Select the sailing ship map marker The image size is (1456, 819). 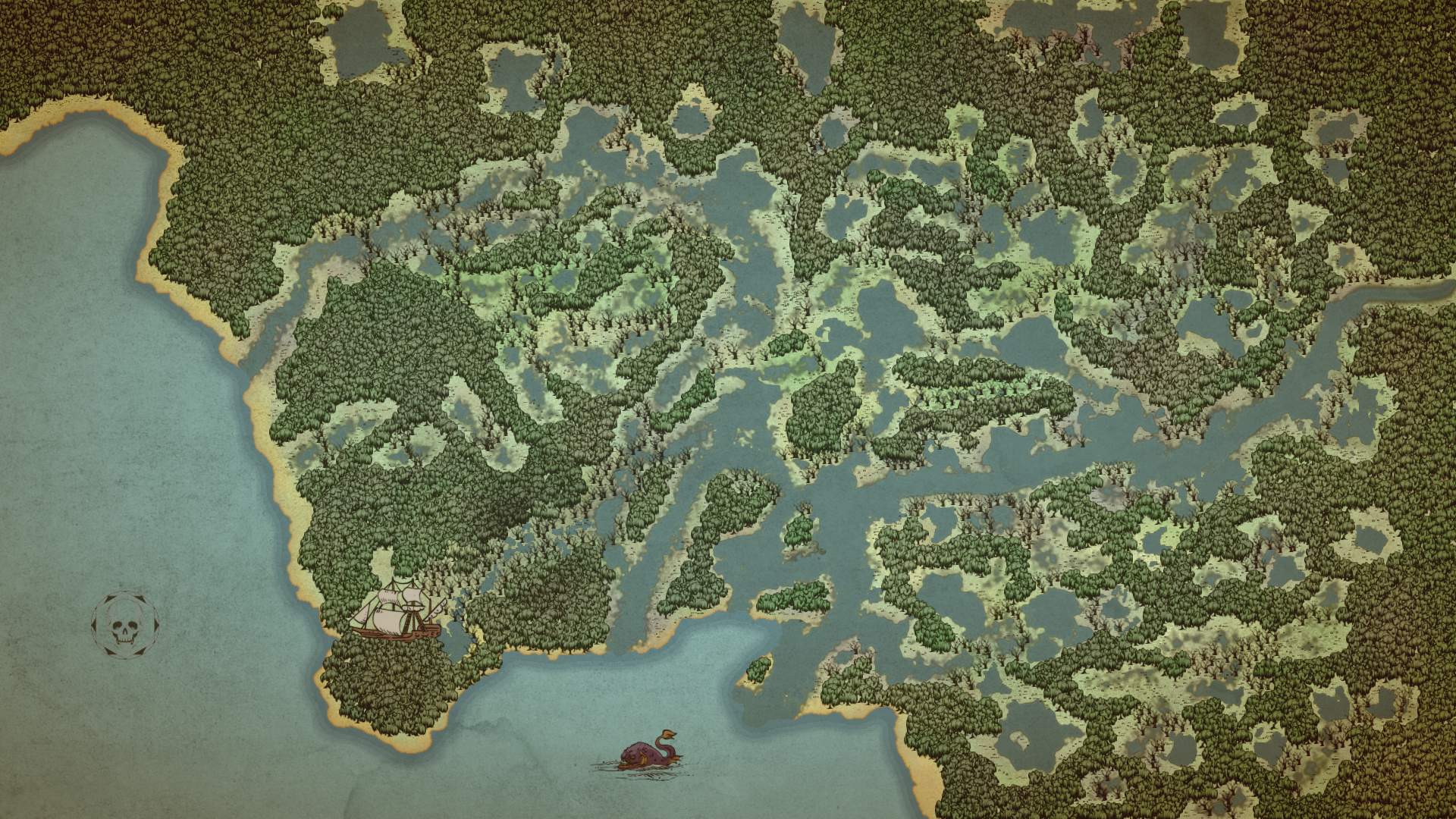[397, 611]
